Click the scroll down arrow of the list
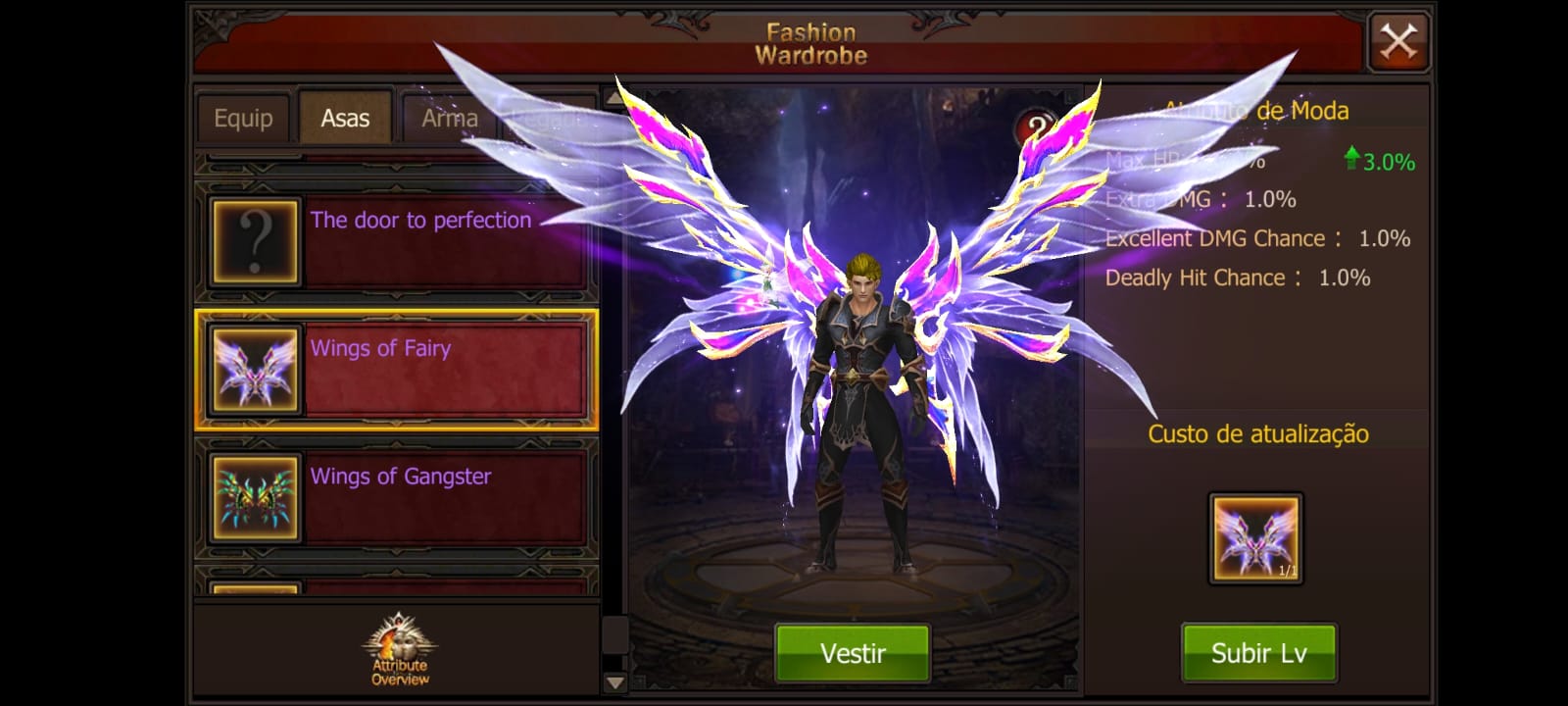Image resolution: width=1568 pixels, height=706 pixels. (x=614, y=682)
